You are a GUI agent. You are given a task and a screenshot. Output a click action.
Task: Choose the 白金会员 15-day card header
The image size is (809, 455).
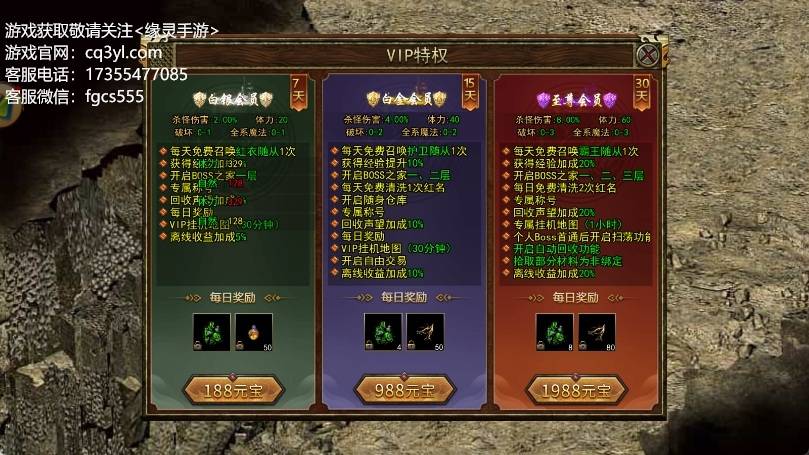pos(397,99)
